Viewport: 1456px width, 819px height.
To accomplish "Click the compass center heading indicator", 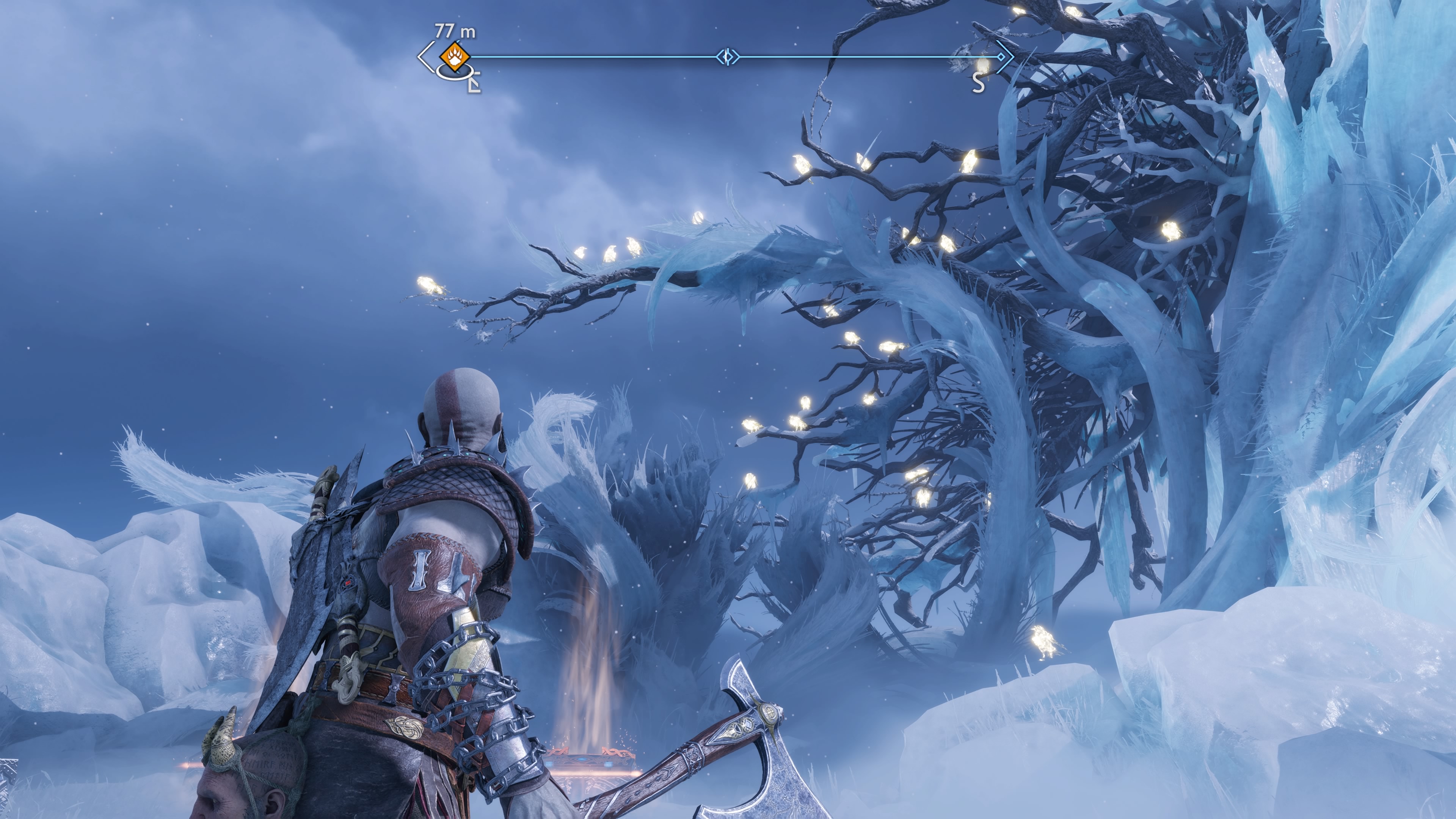I will tap(728, 56).
